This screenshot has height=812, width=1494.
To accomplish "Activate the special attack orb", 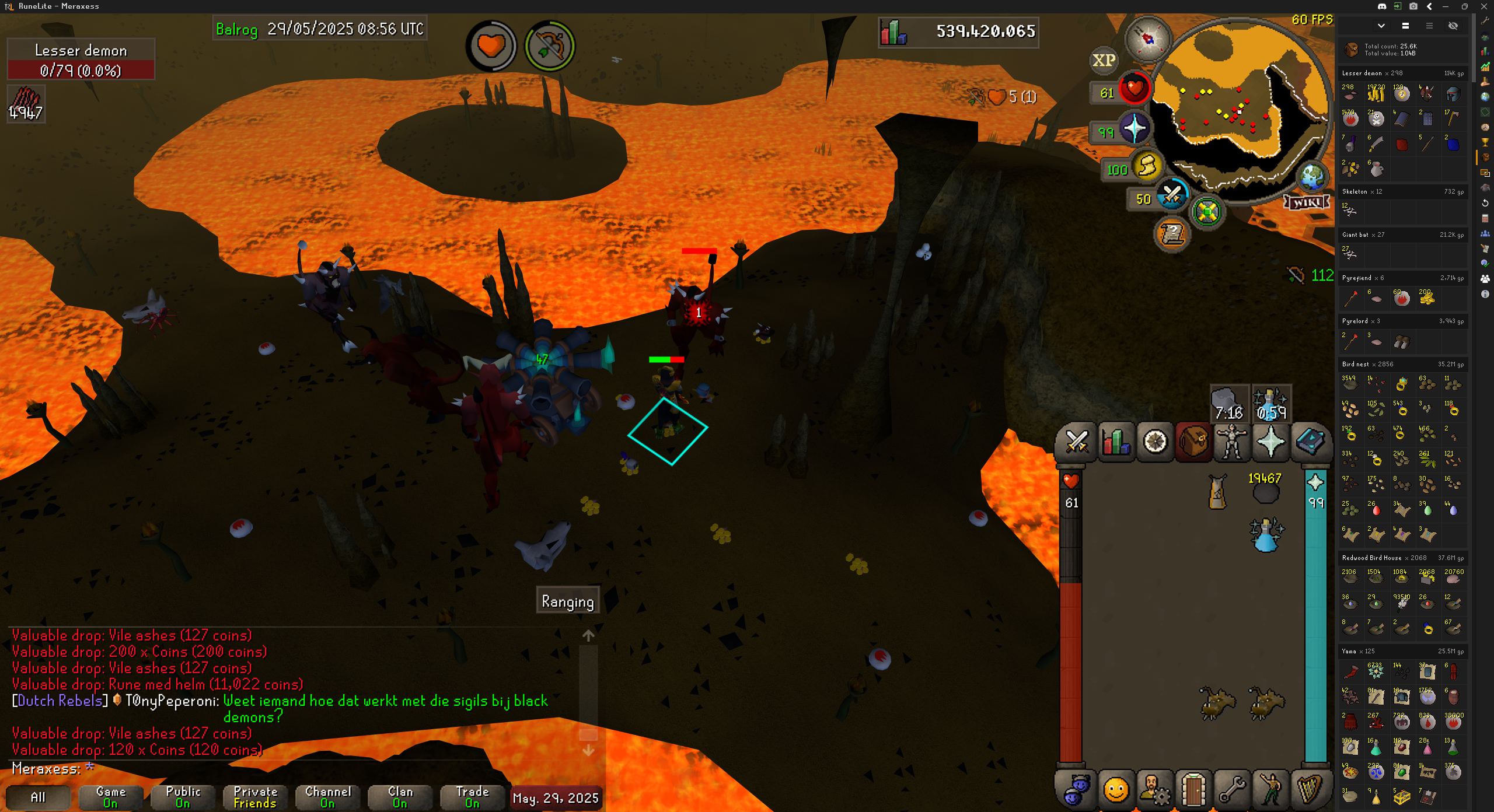I will (1172, 196).
